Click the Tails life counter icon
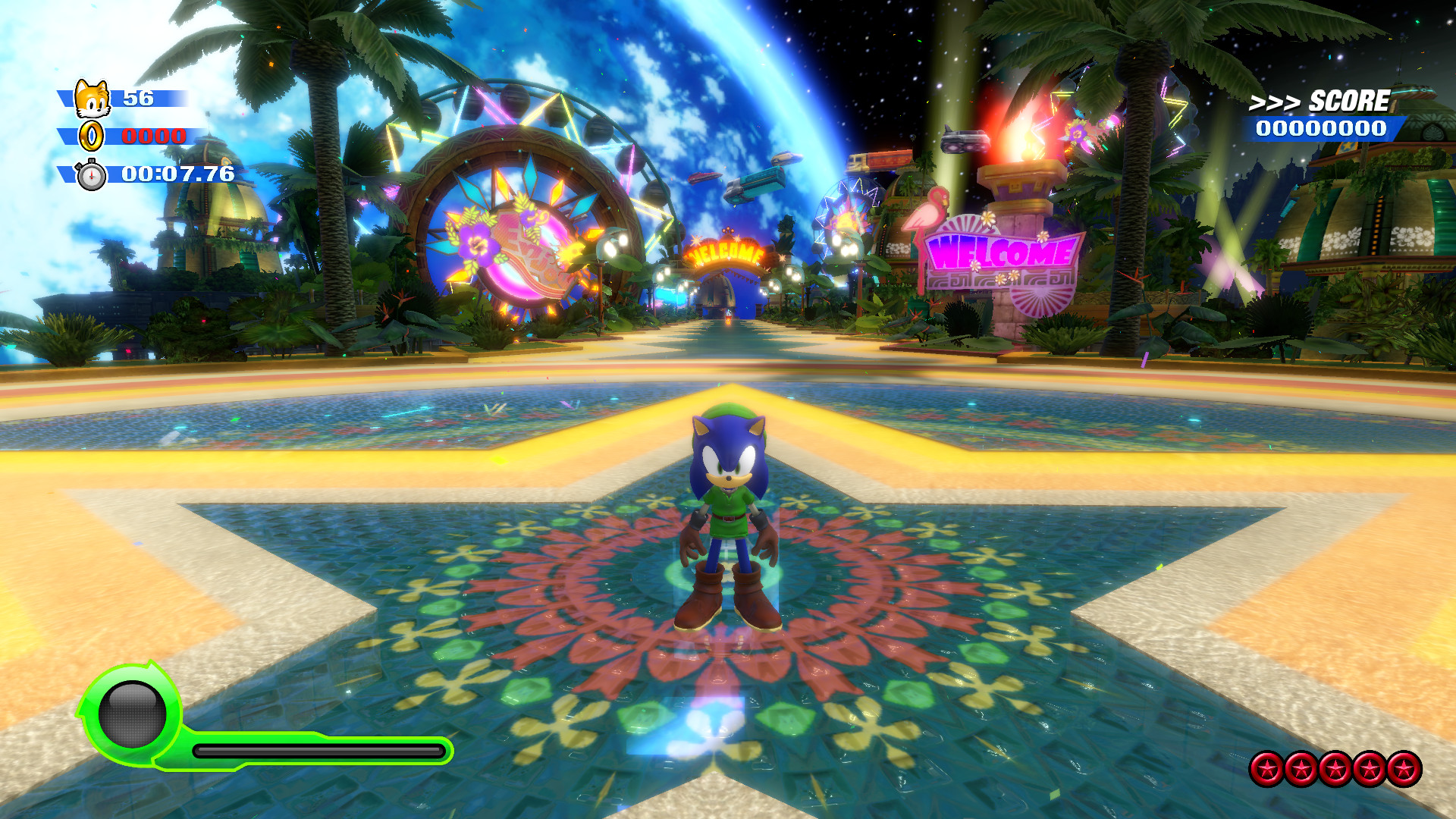The height and width of the screenshot is (819, 1456). 91,96
